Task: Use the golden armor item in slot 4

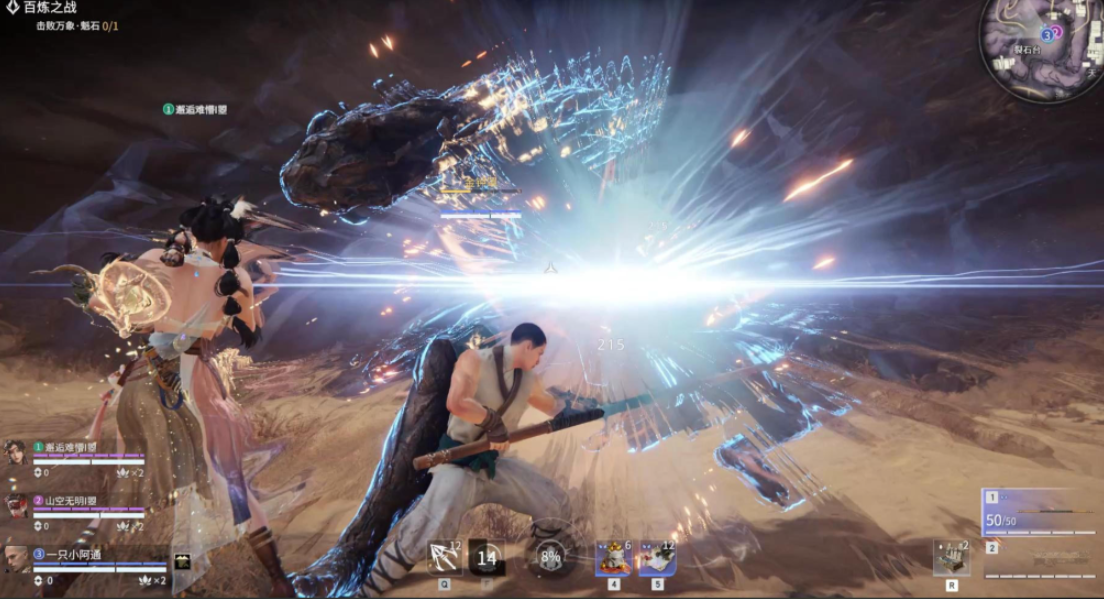Action: 613,558
